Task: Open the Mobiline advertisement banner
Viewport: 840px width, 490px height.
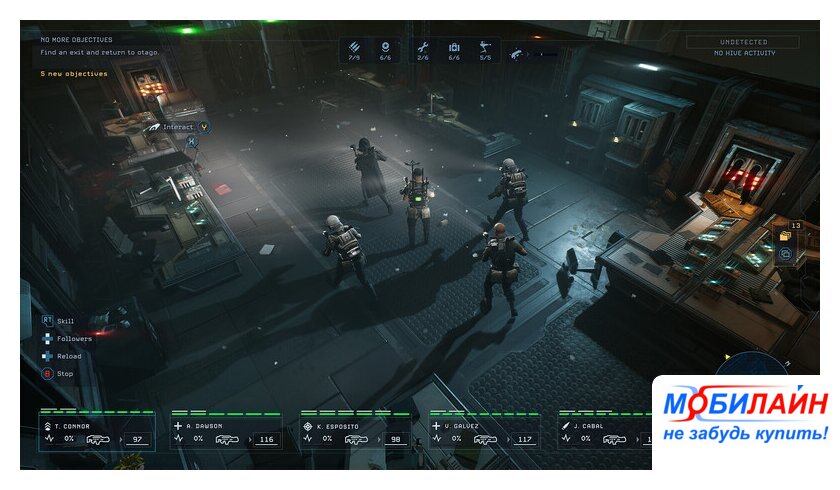Action: pyautogui.click(x=745, y=421)
